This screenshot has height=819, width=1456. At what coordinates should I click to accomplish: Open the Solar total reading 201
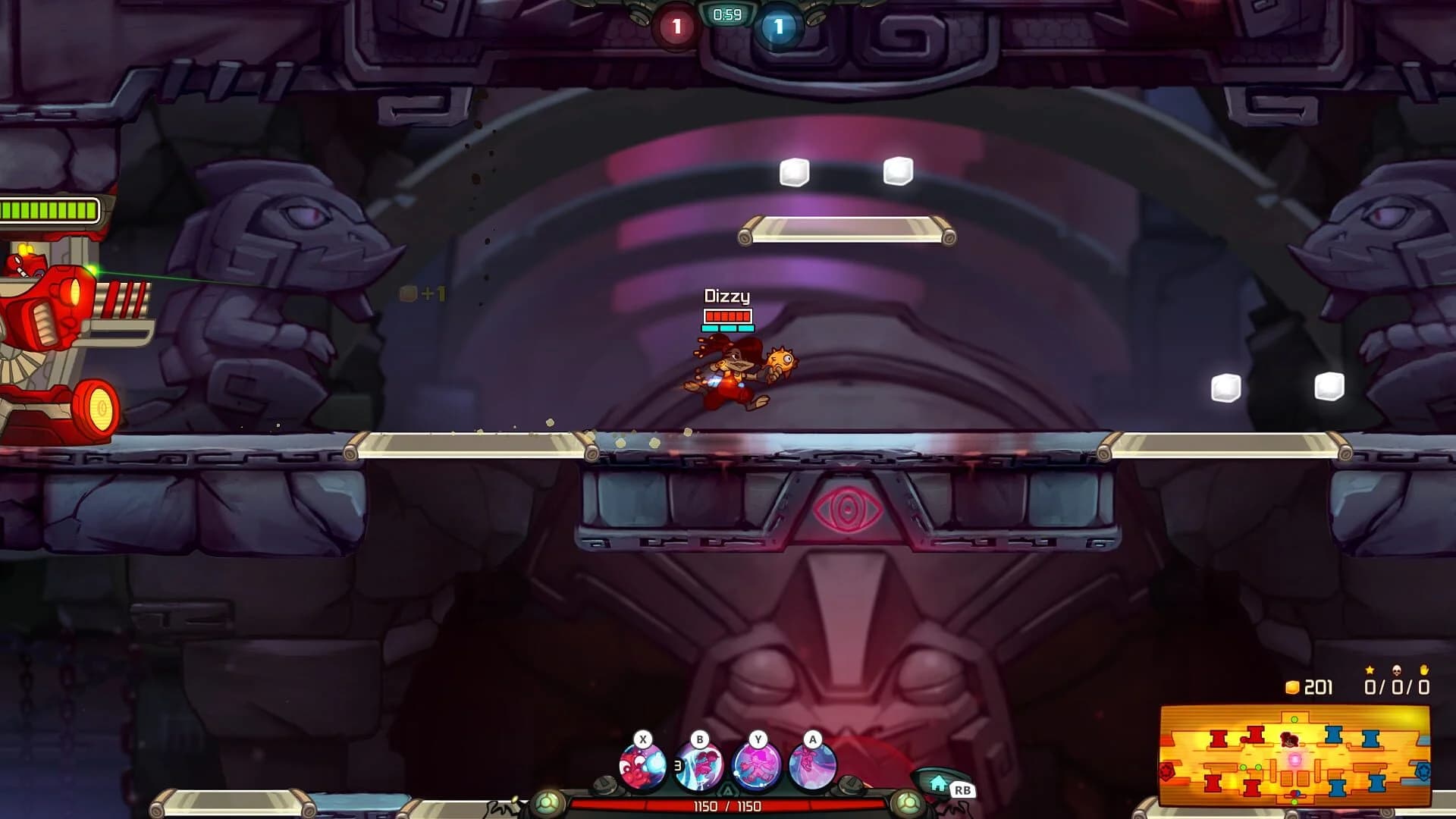point(1319,688)
